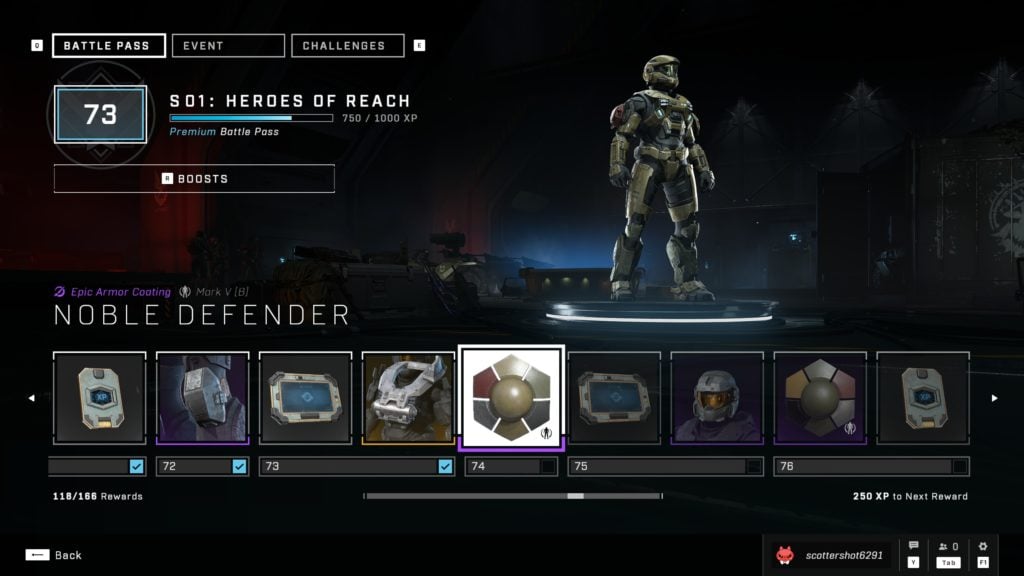Click the reward track scrollbar
The width and height of the screenshot is (1024, 576).
[512, 496]
